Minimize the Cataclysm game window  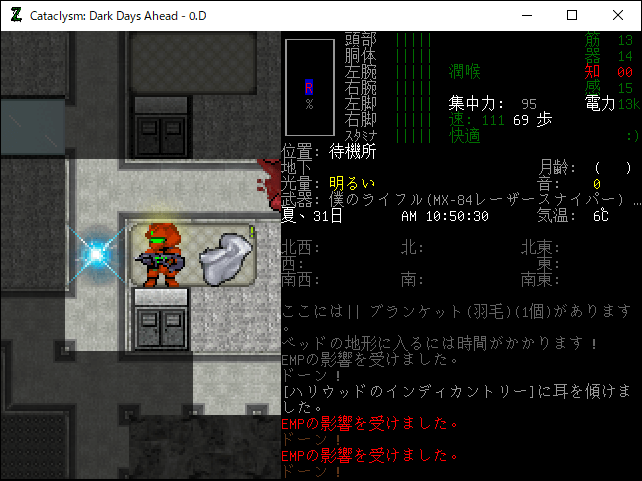526,15
